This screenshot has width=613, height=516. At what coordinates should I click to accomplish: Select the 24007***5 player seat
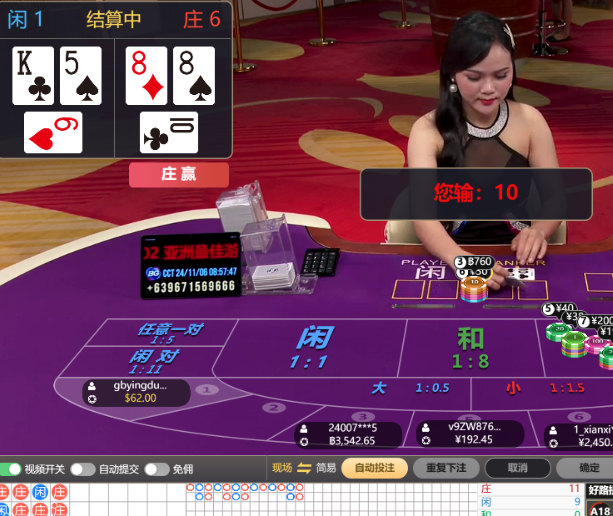(x=350, y=434)
